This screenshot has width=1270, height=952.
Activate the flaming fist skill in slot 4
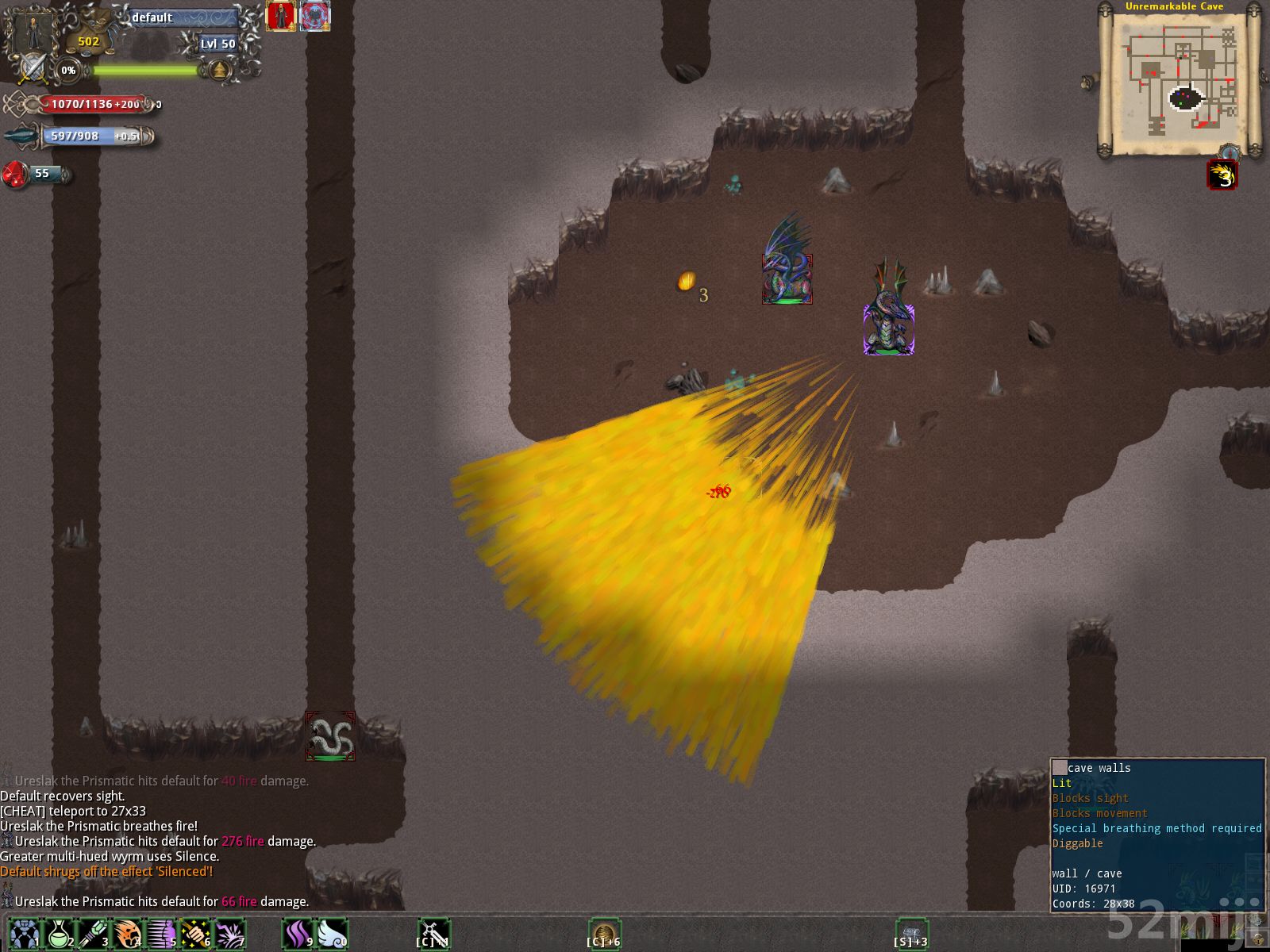(x=127, y=934)
